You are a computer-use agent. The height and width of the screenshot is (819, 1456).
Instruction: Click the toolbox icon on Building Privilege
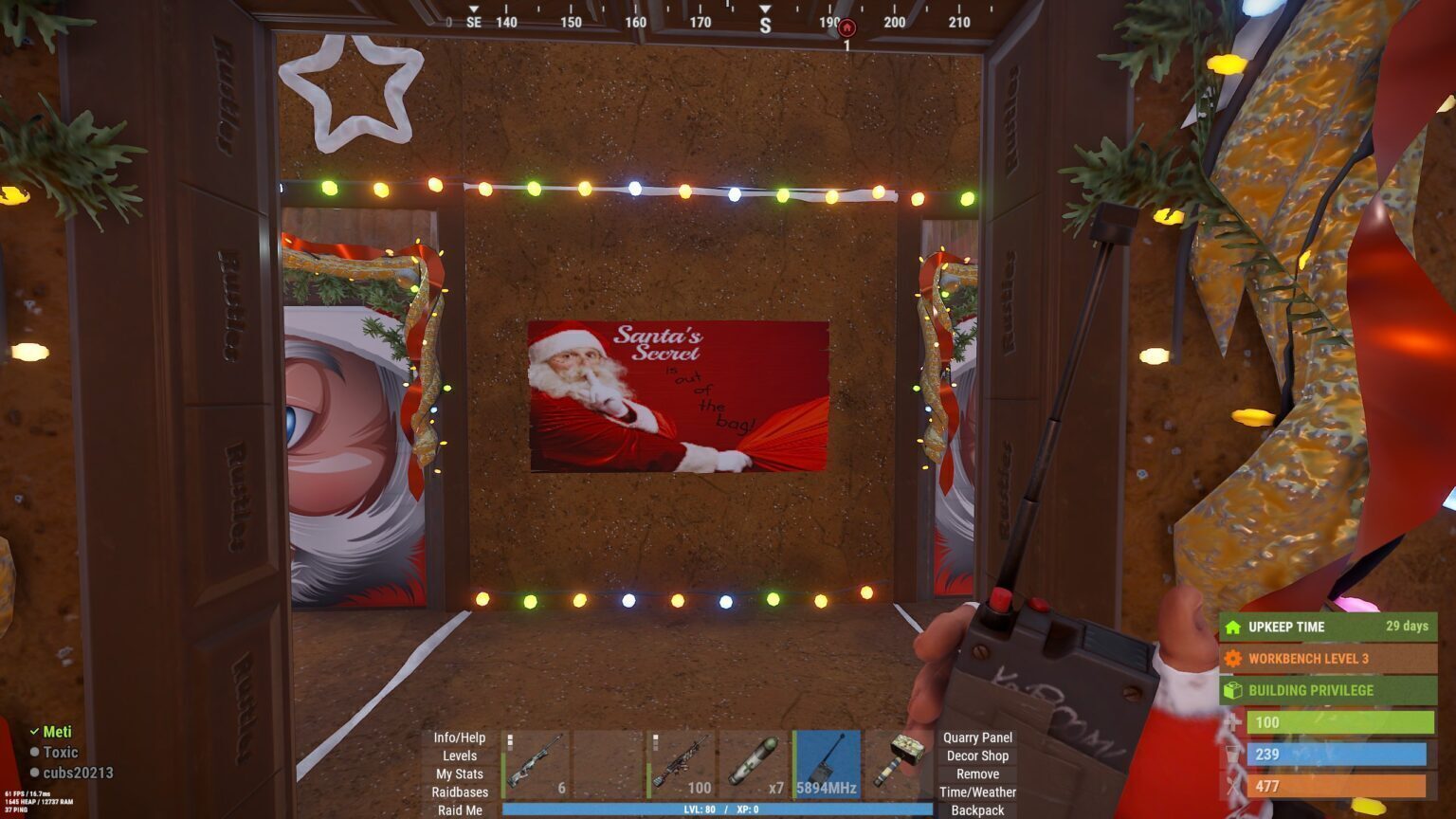point(1234,690)
